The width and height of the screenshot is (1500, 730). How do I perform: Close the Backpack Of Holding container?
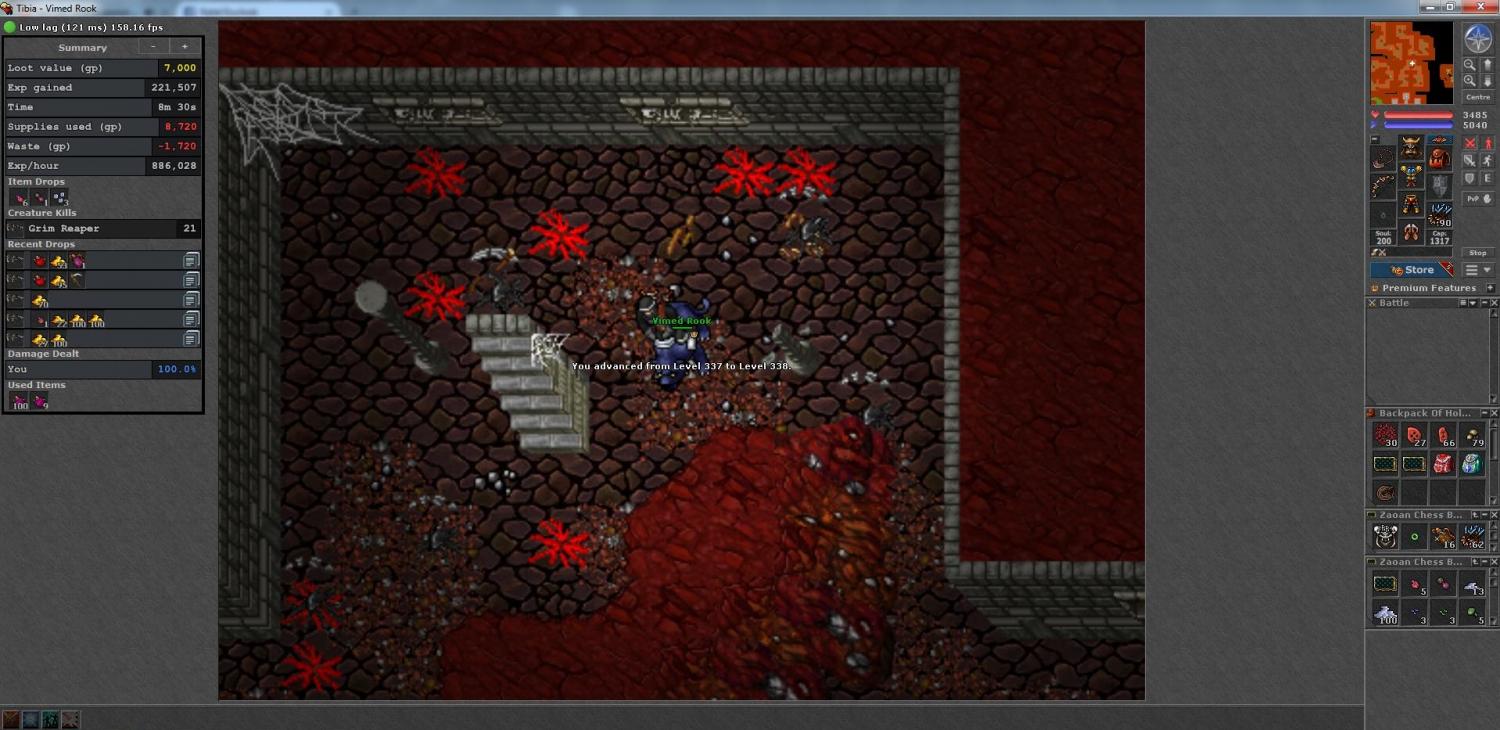click(x=1494, y=413)
